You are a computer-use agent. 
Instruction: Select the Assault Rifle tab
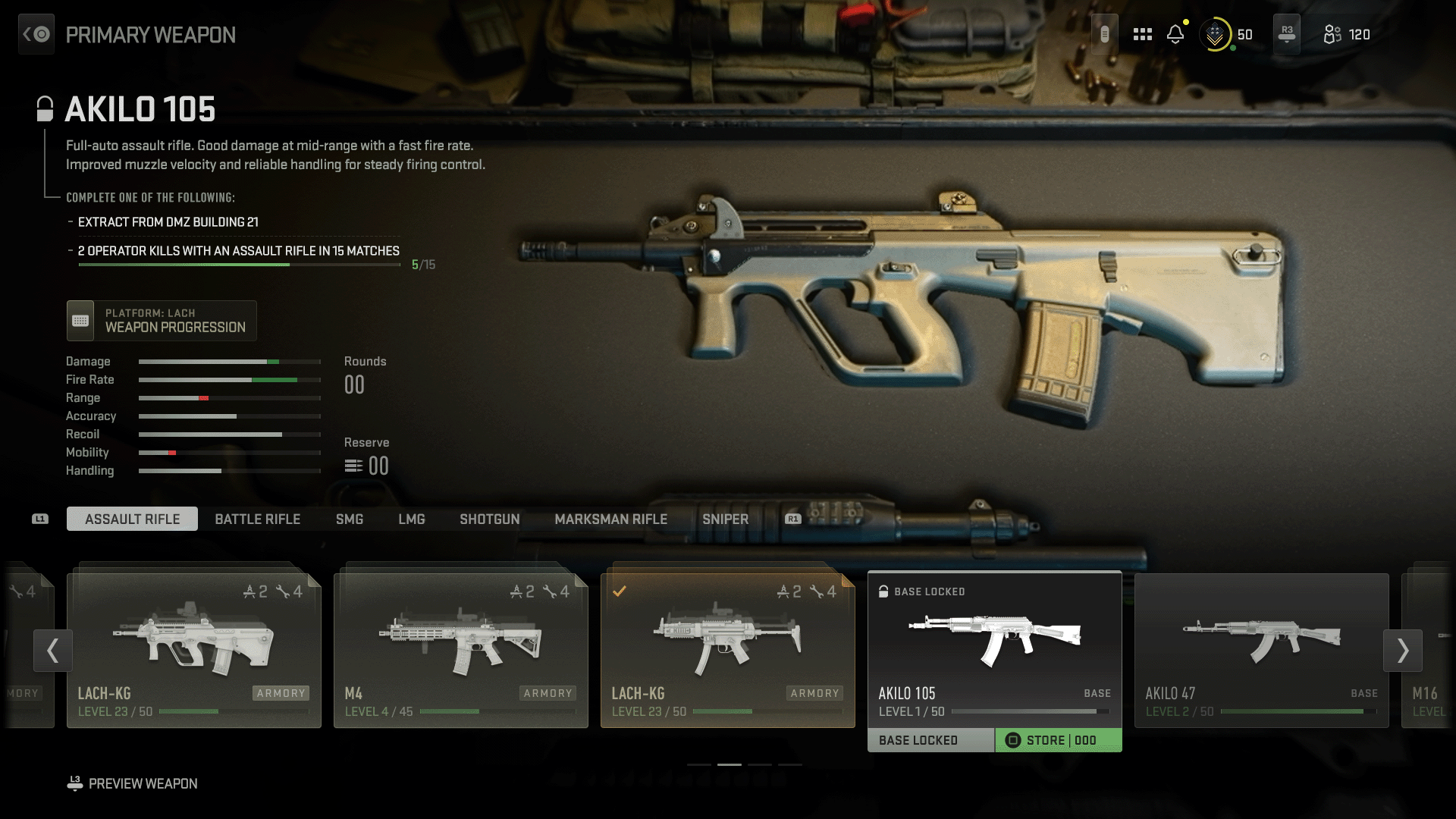point(132,519)
